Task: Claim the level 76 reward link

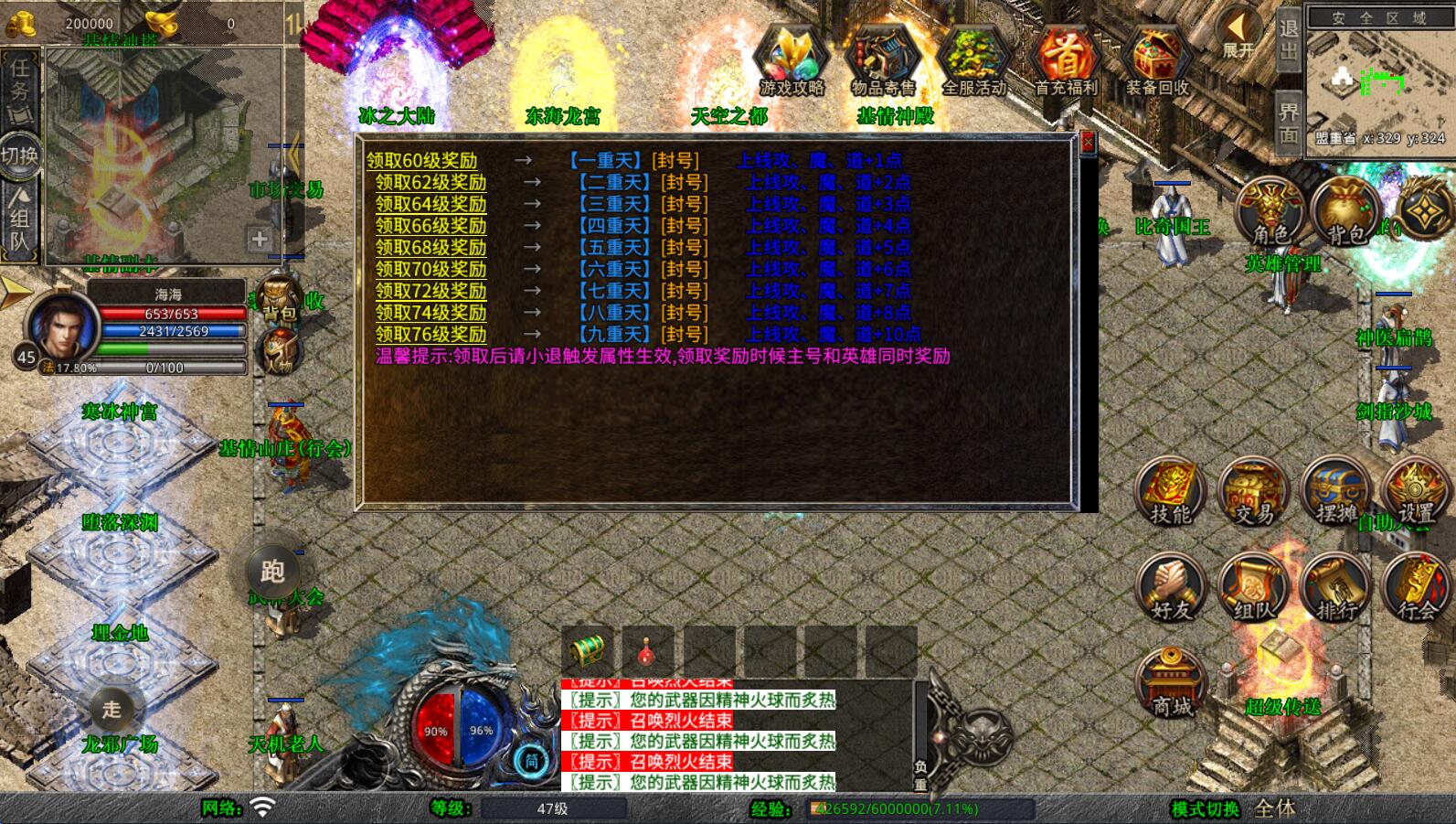Action: [x=430, y=334]
